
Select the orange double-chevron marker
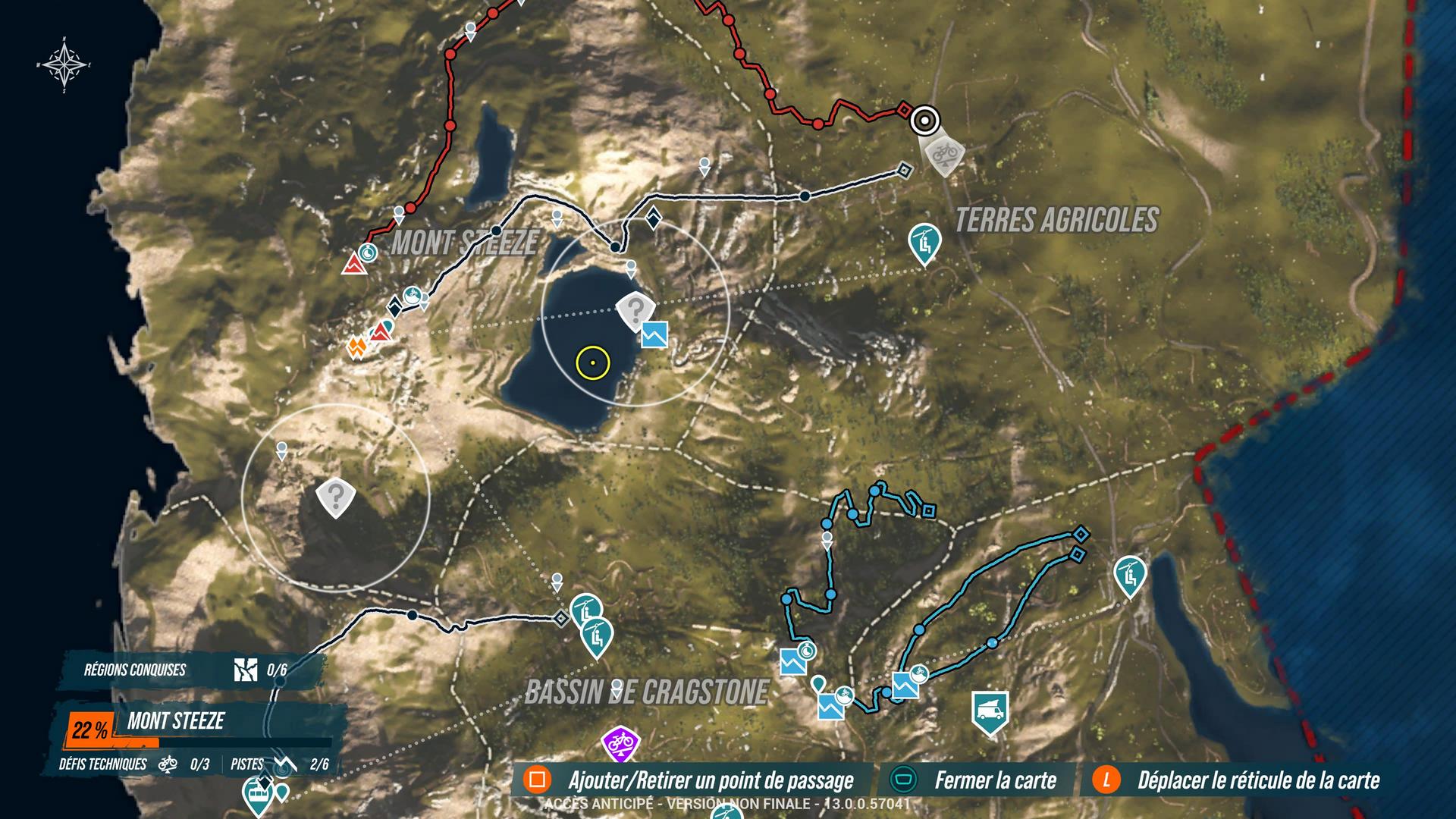356,347
